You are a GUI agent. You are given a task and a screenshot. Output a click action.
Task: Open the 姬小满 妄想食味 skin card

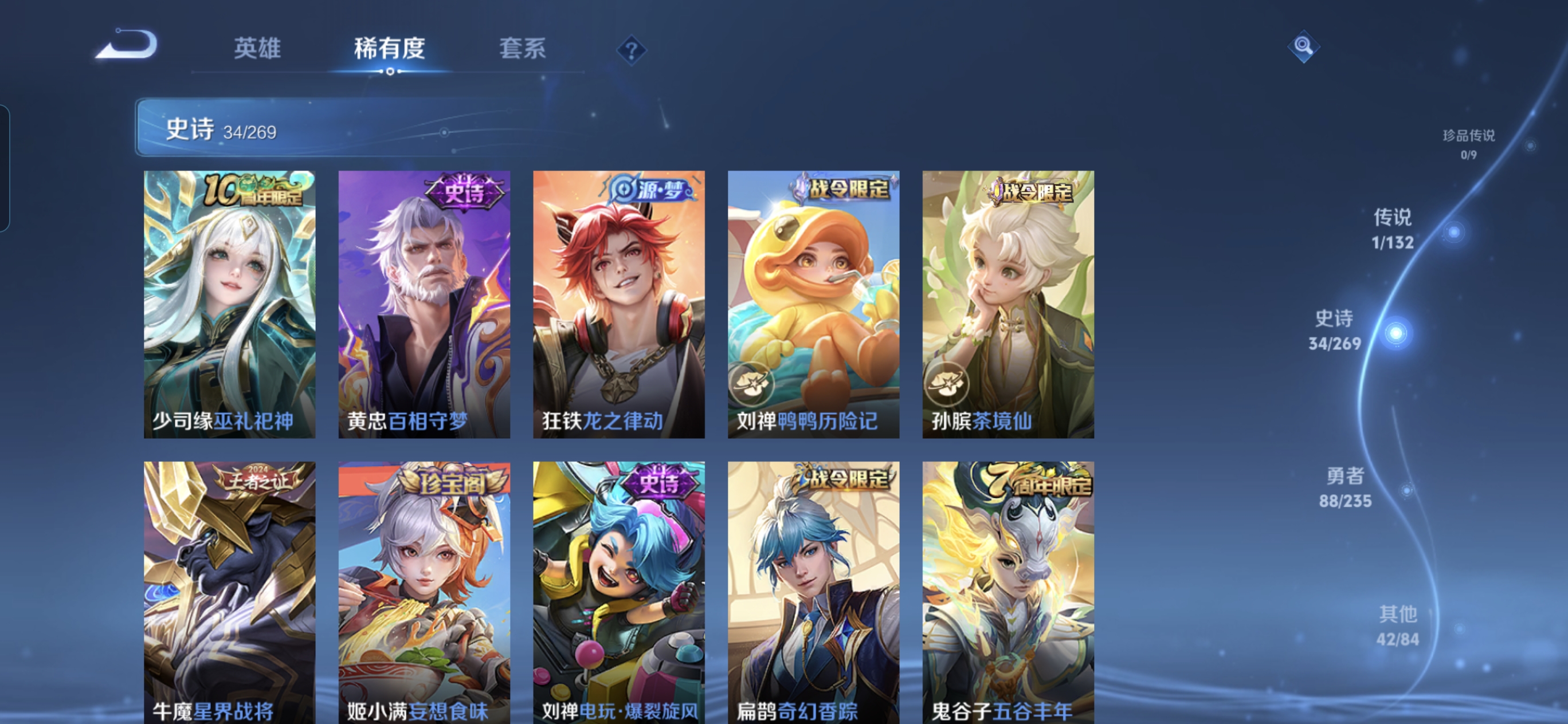pos(424,591)
